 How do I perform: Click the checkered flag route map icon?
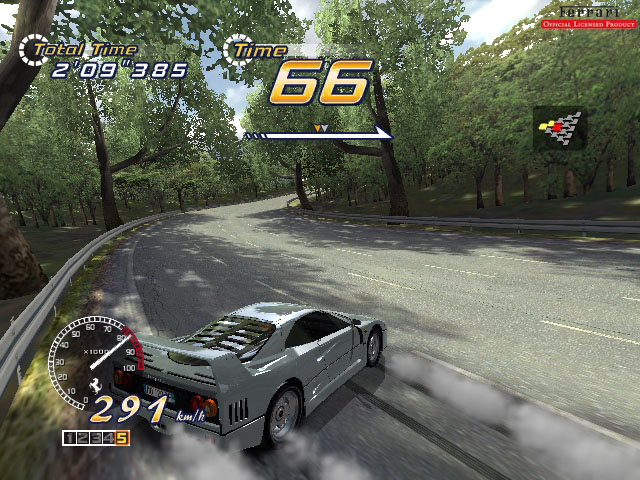(560, 129)
